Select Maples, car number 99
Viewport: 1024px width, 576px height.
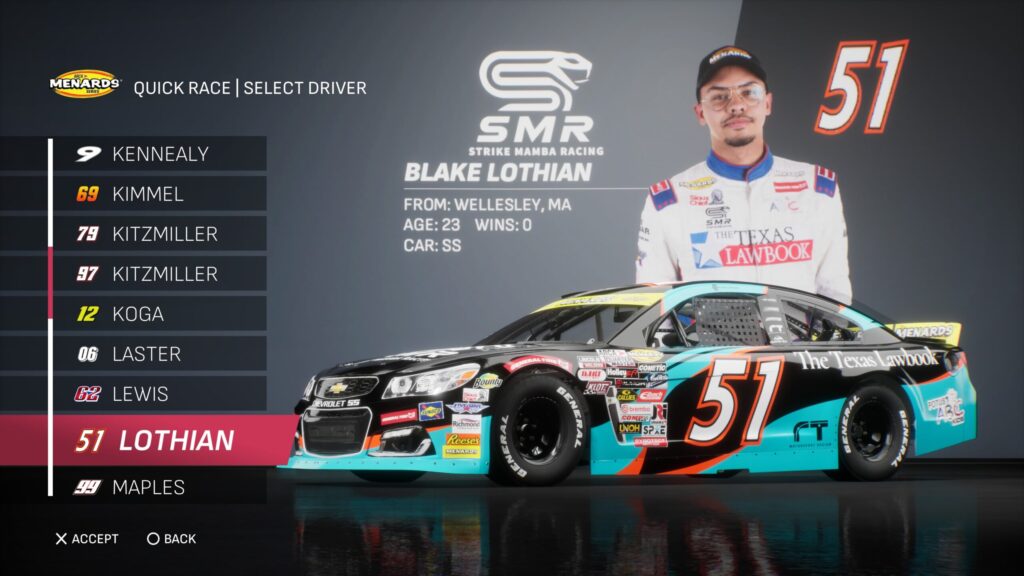pyautogui.click(x=160, y=487)
